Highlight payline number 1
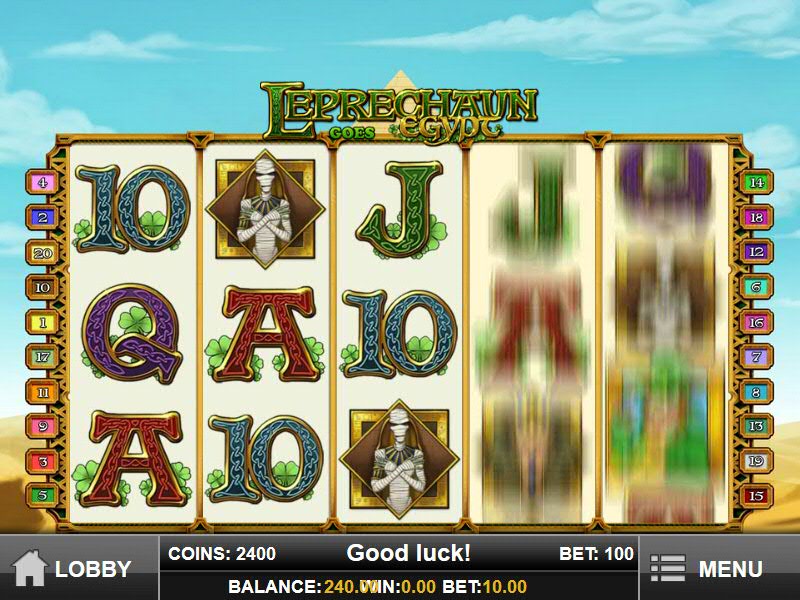 (43, 322)
